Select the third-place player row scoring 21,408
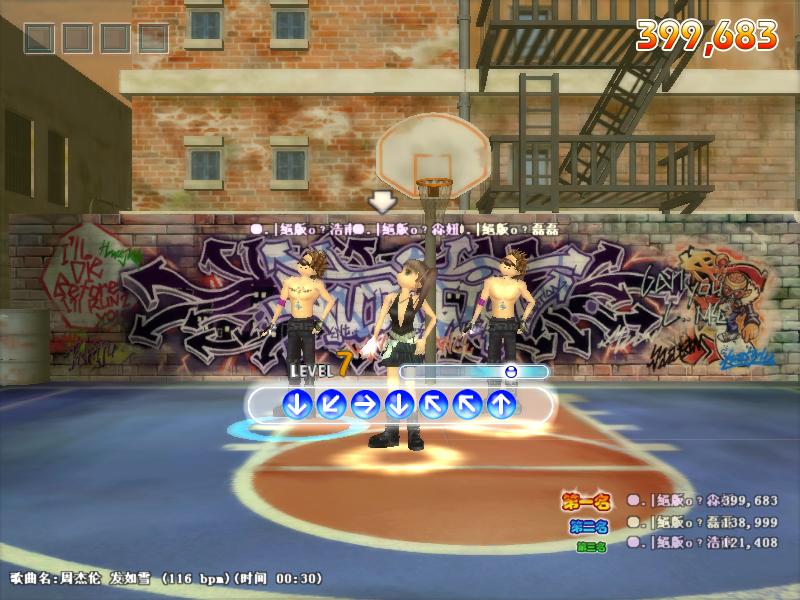Viewport: 800px width, 600px height. point(701,543)
